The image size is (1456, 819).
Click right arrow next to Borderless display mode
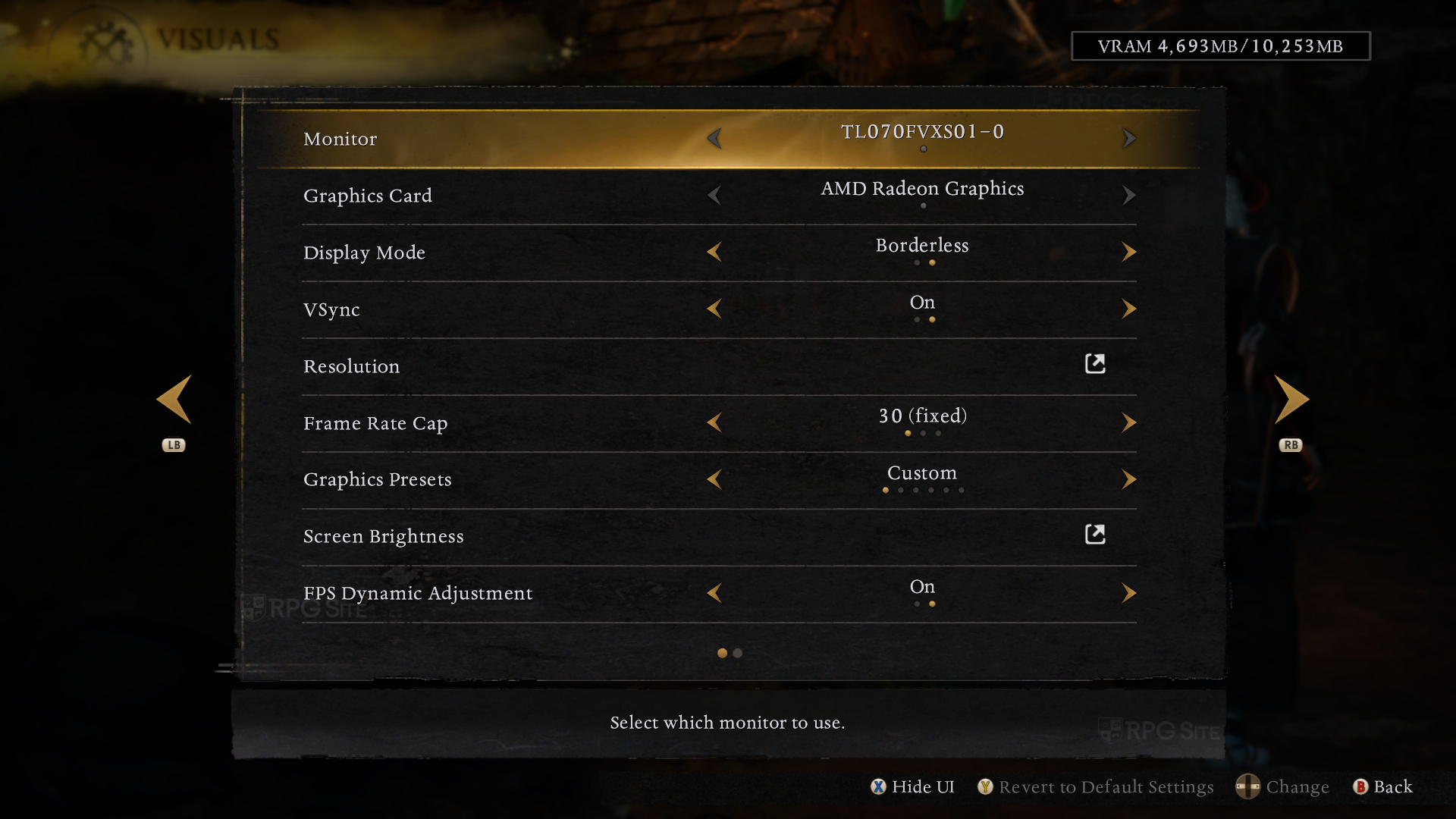click(x=1128, y=252)
